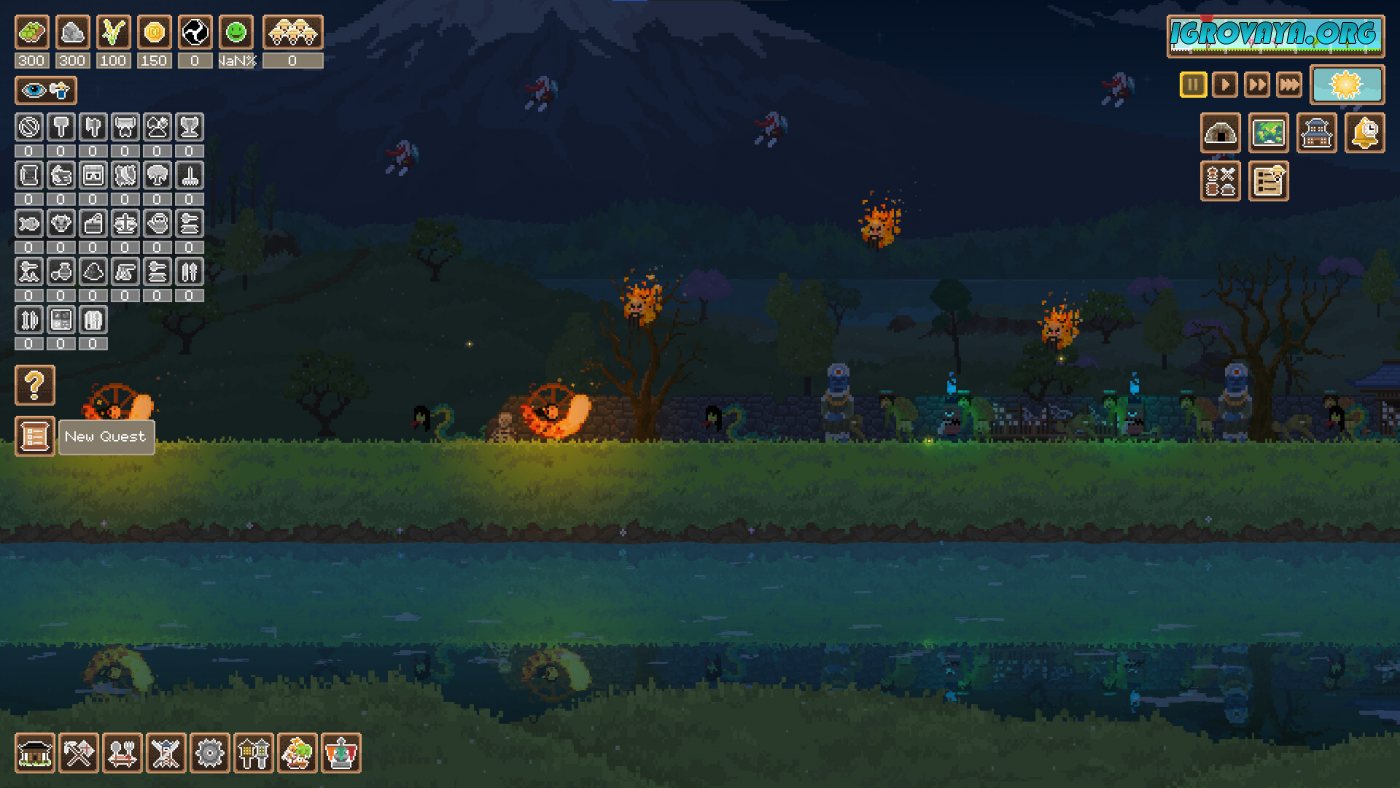Image resolution: width=1400 pixels, height=788 pixels.
Task: Switch to double fast-forward speed
Action: 1257,85
